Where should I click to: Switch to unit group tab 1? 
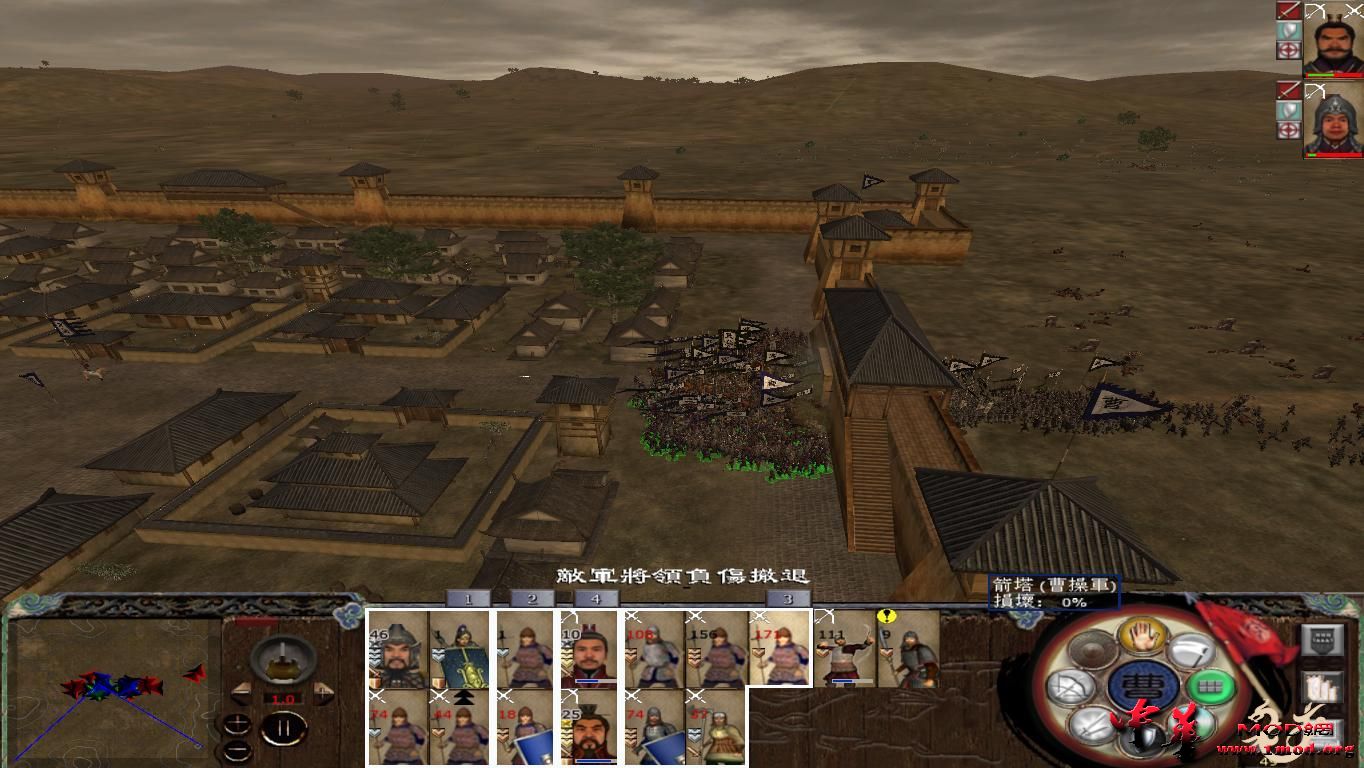pos(466,600)
